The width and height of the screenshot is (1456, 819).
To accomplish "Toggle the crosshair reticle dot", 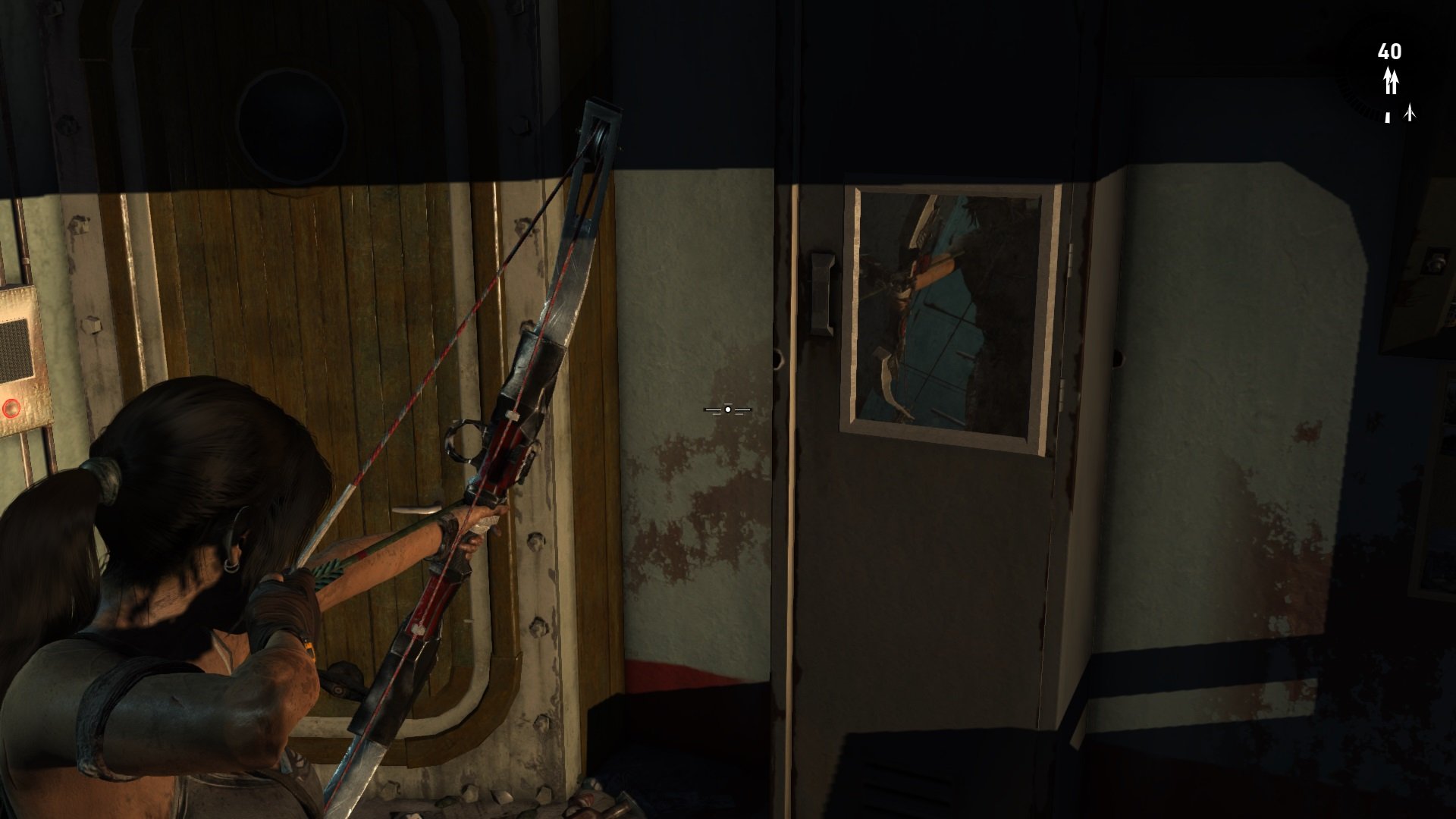I will point(727,409).
